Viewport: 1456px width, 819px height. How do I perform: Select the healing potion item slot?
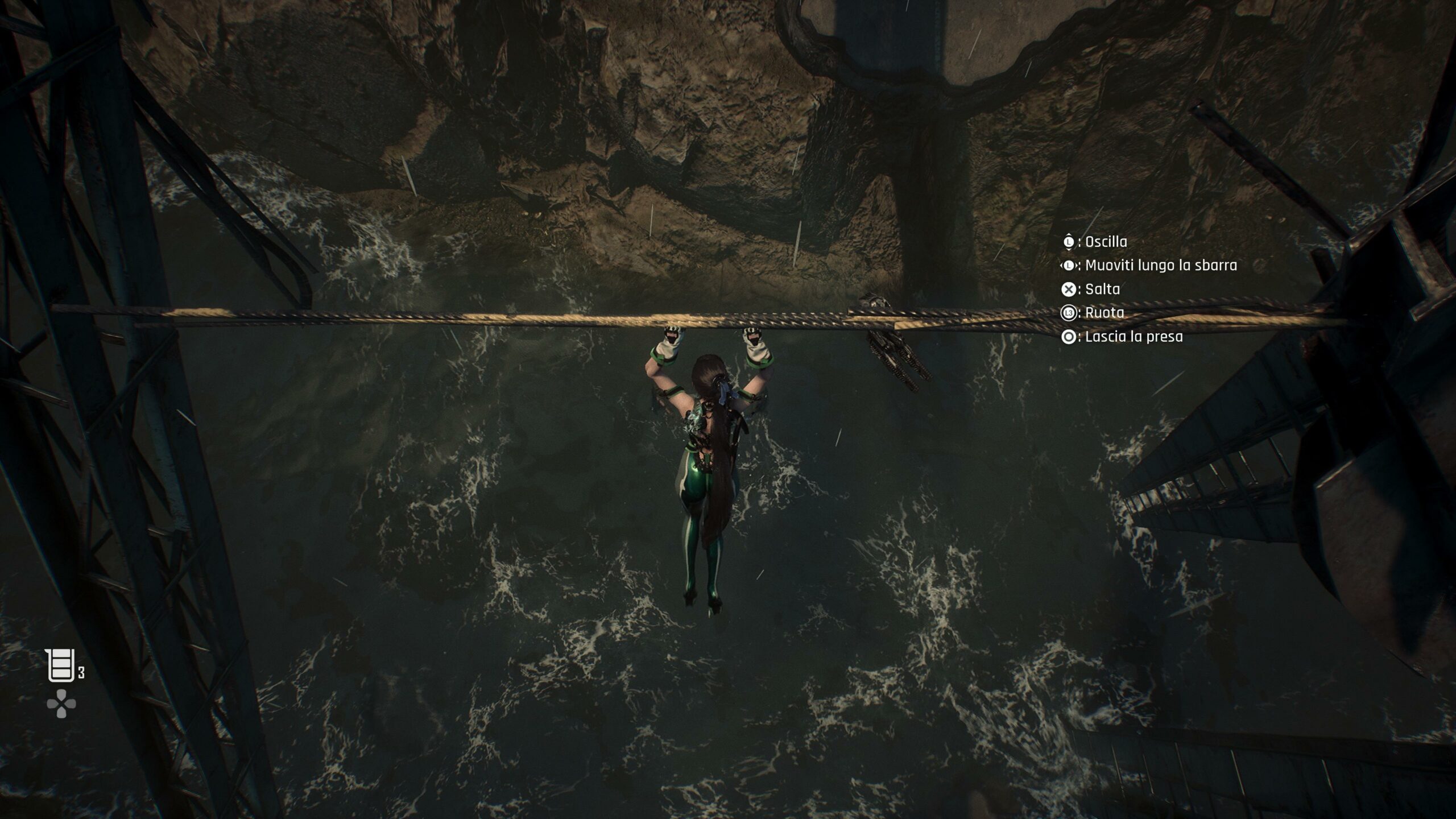(61, 665)
